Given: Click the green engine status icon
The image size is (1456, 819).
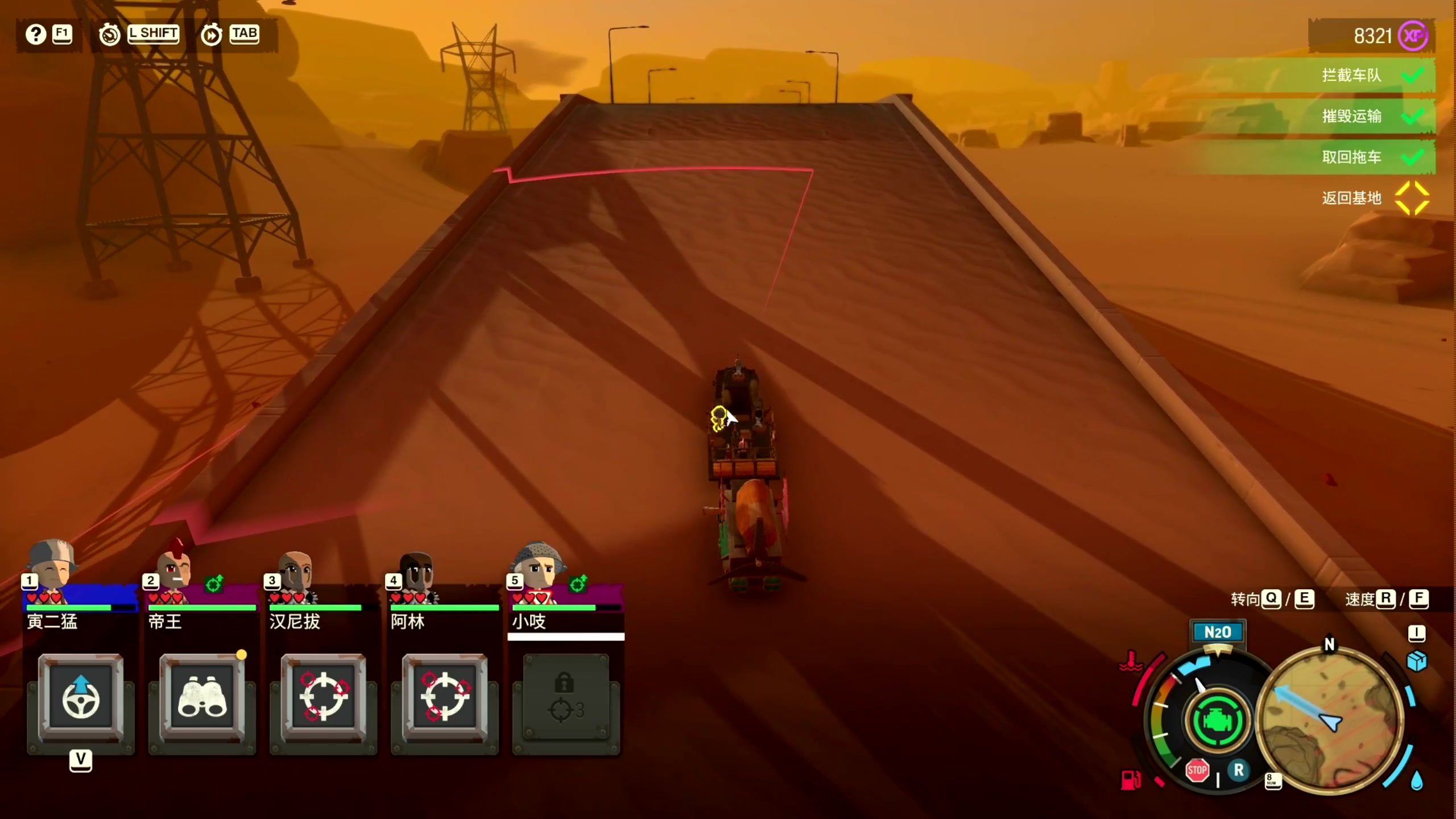Looking at the screenshot, I should click(1217, 721).
